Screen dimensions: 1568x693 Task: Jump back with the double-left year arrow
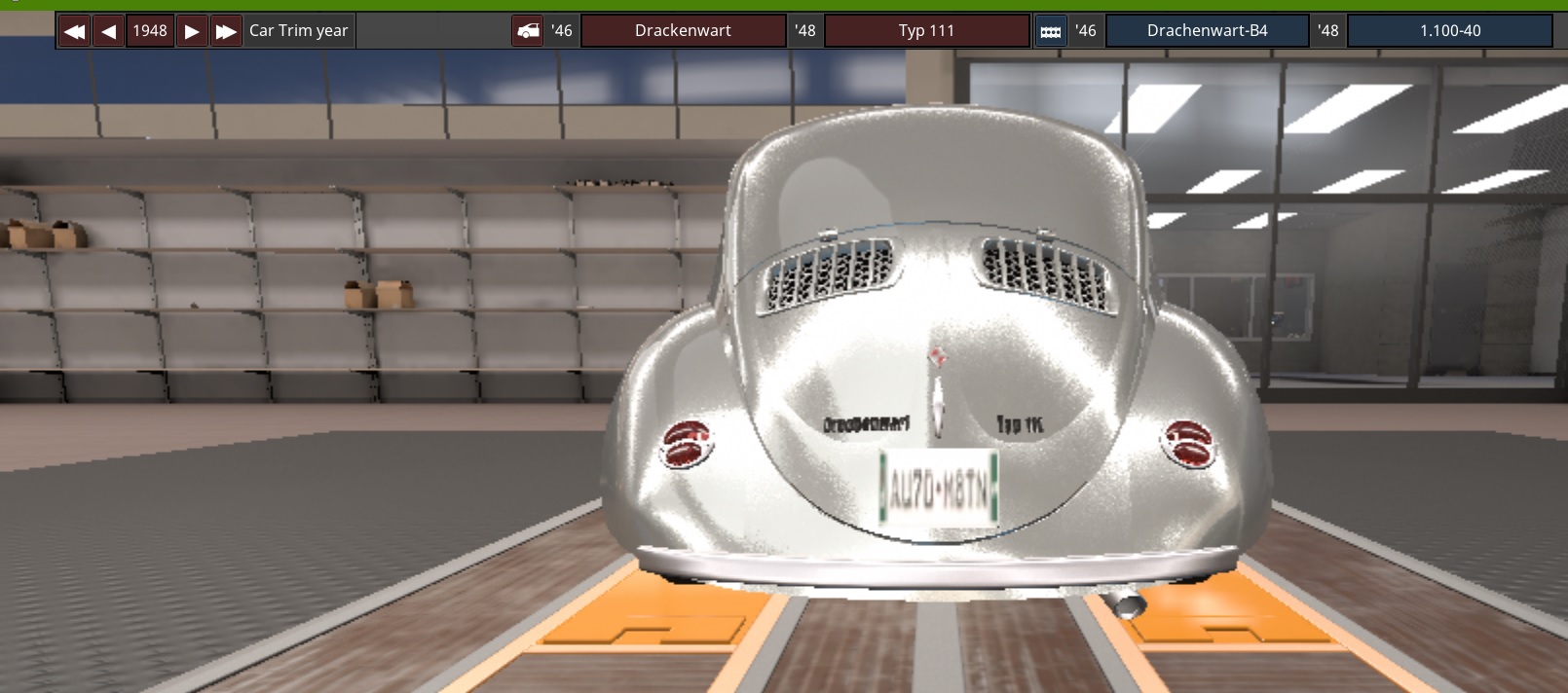(74, 31)
